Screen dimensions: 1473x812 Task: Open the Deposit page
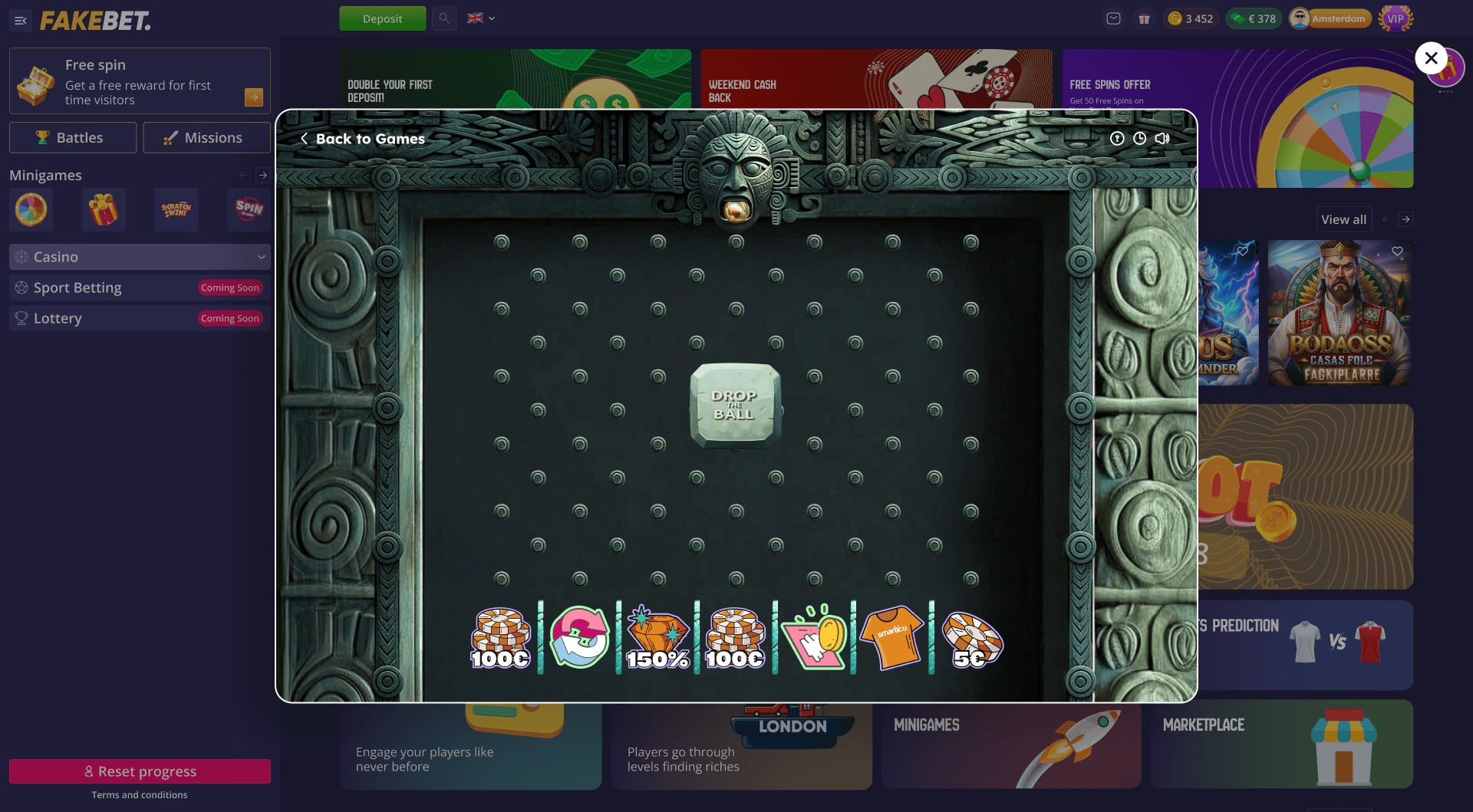tap(382, 18)
